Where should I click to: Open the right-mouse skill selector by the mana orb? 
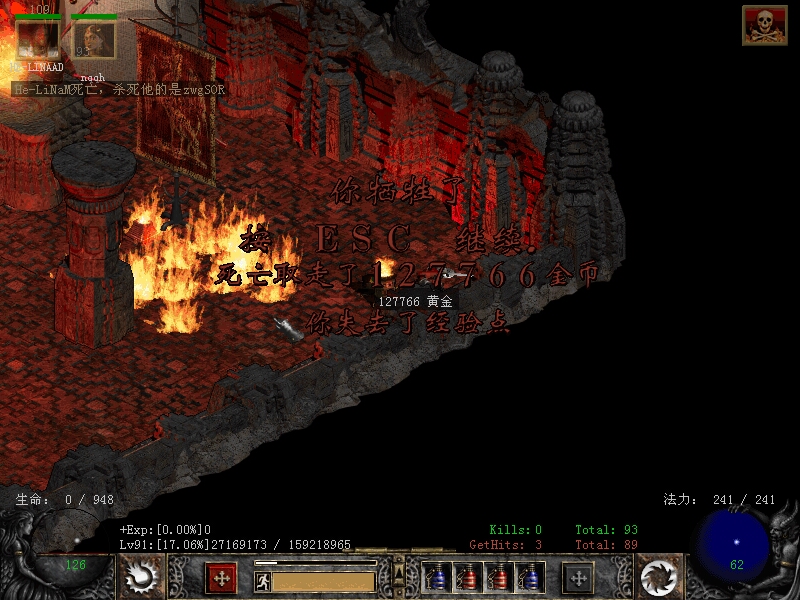(658, 577)
